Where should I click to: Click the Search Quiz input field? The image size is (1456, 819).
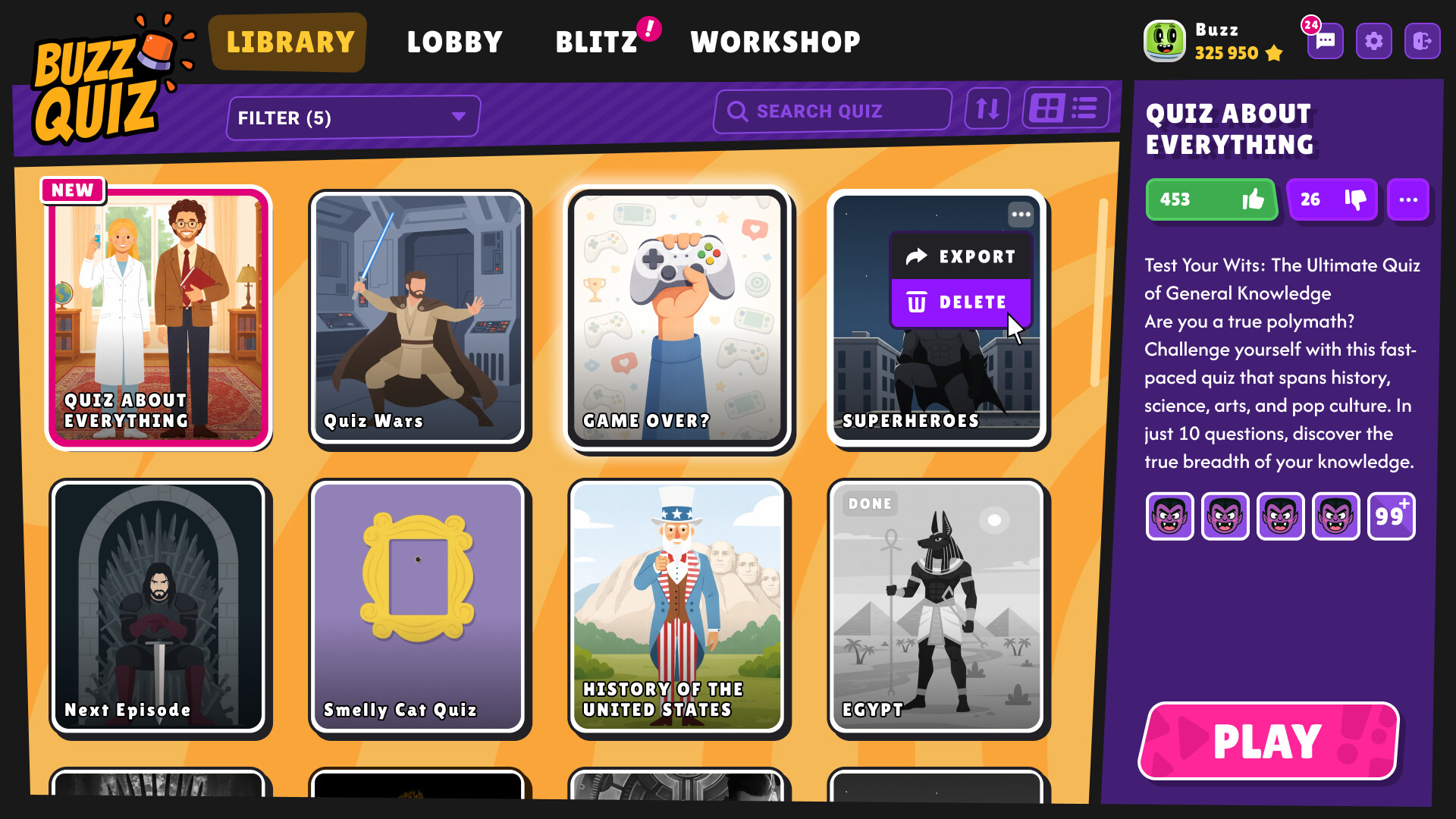tap(832, 111)
